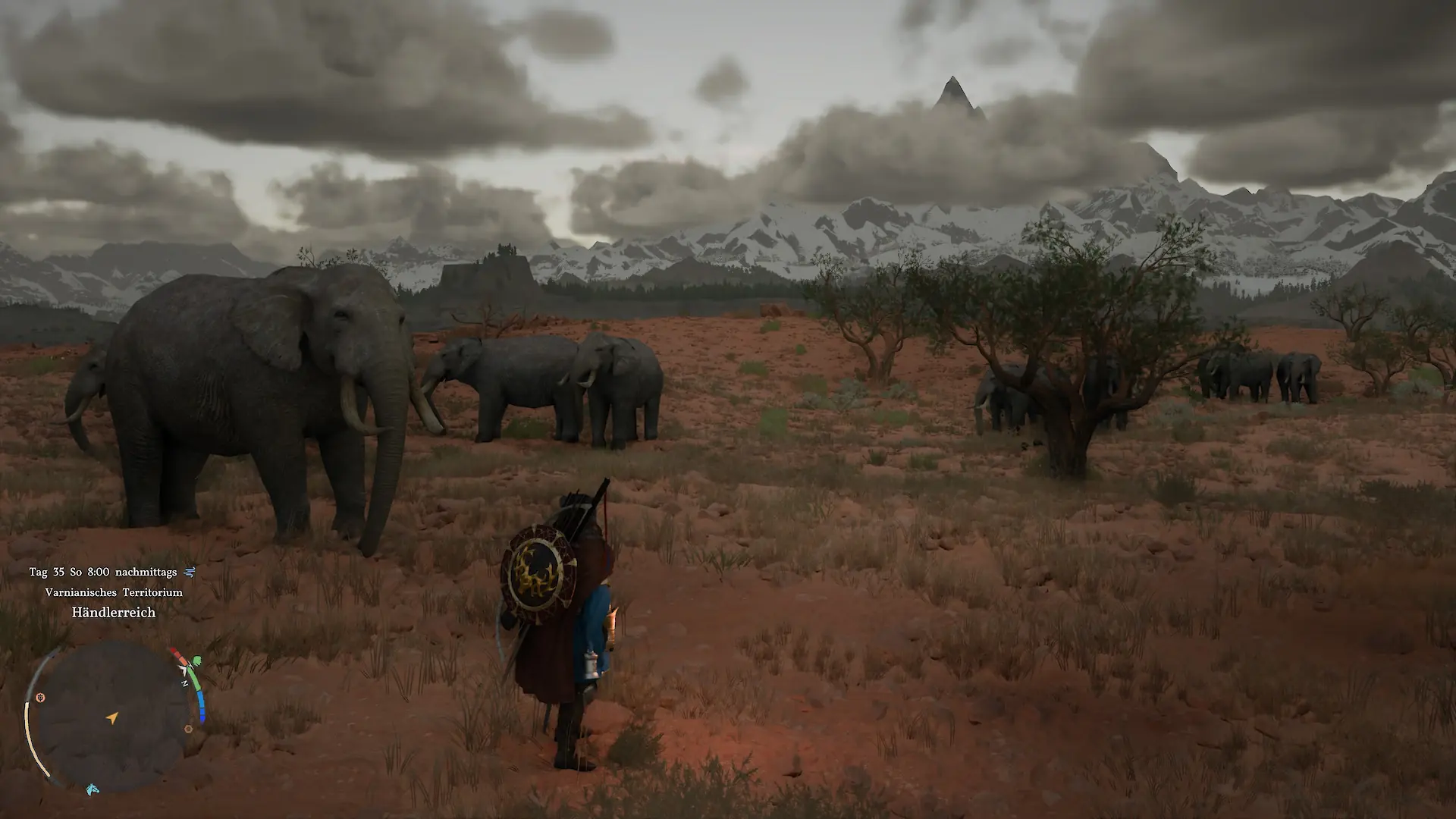Click the green leaf icon beside the minimap
The width and height of the screenshot is (1456, 819).
tap(197, 661)
